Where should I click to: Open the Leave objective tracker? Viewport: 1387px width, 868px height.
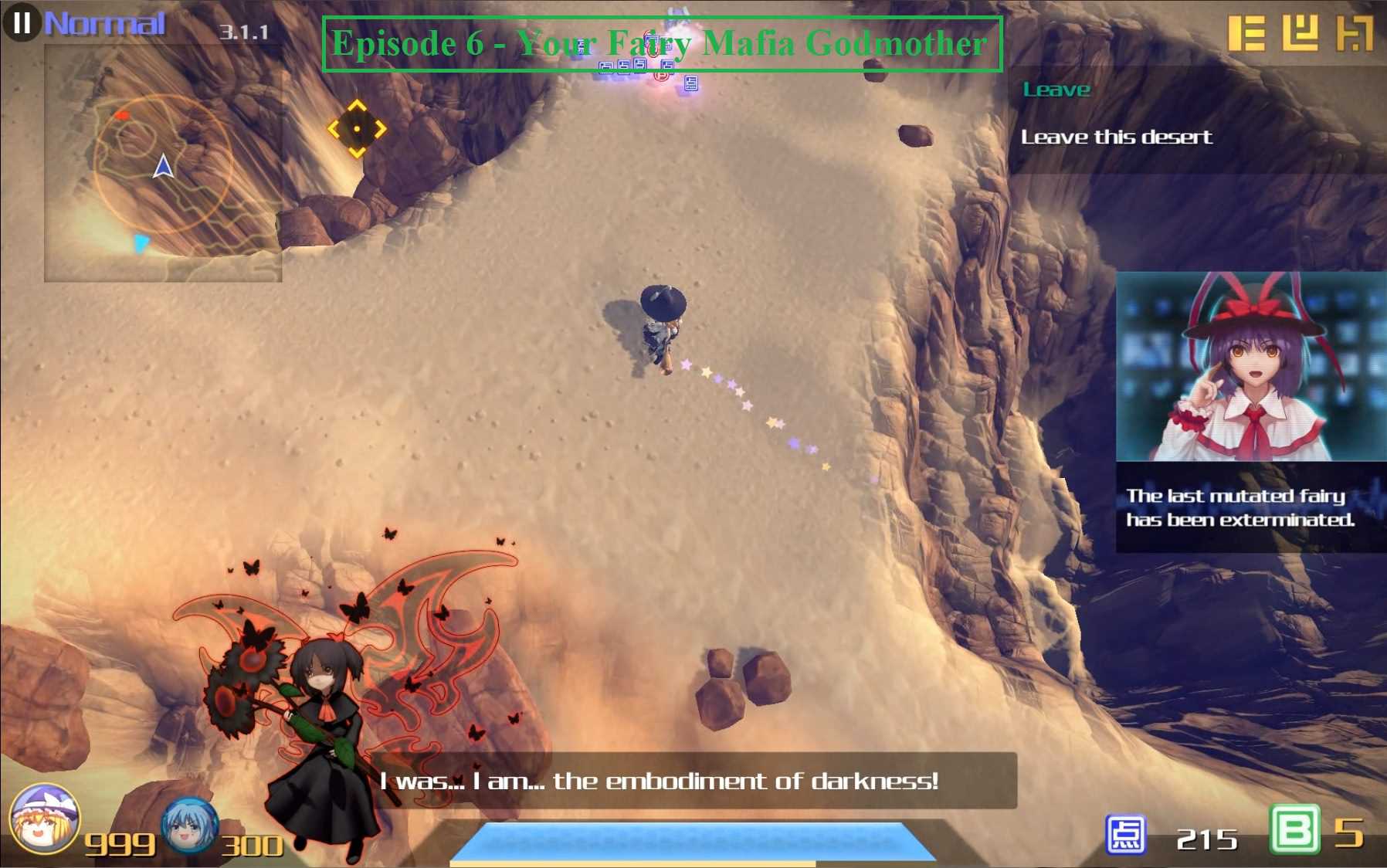pos(1056,90)
